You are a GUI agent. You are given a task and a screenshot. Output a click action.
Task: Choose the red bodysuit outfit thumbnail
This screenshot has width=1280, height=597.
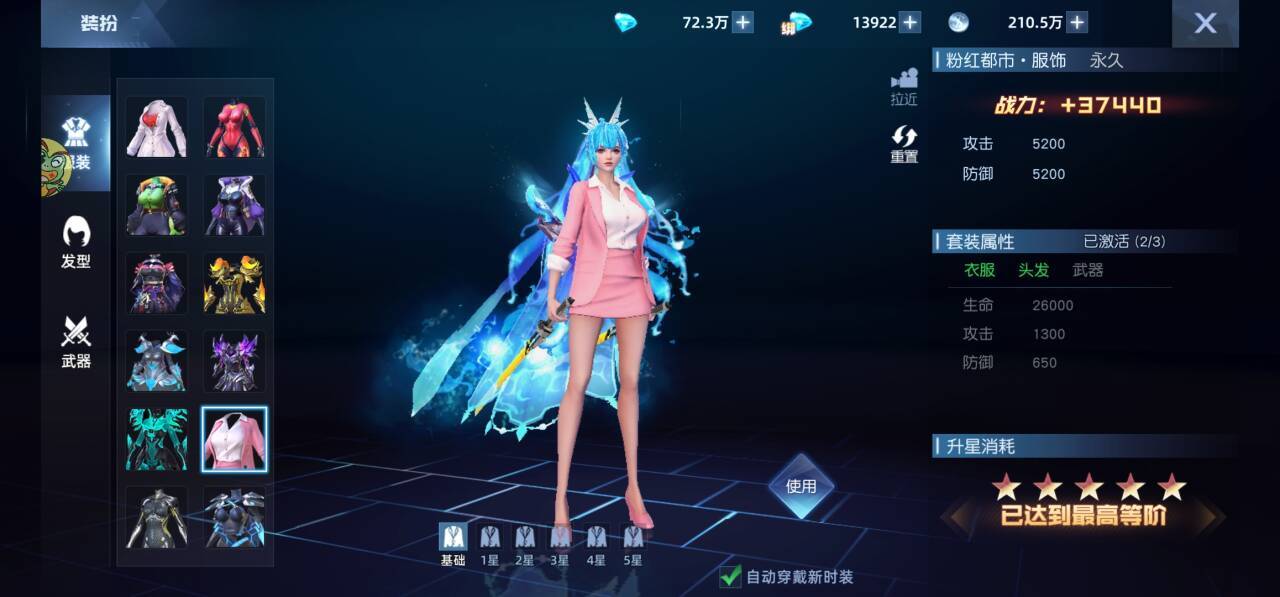point(235,127)
